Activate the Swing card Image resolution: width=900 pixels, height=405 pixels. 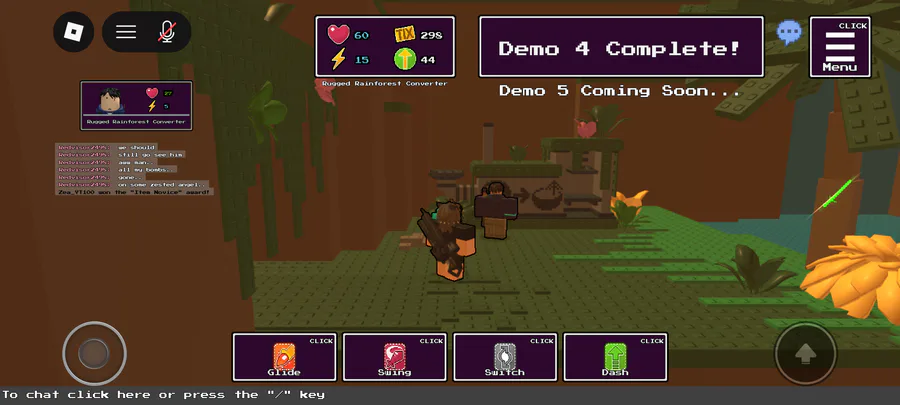(x=394, y=357)
